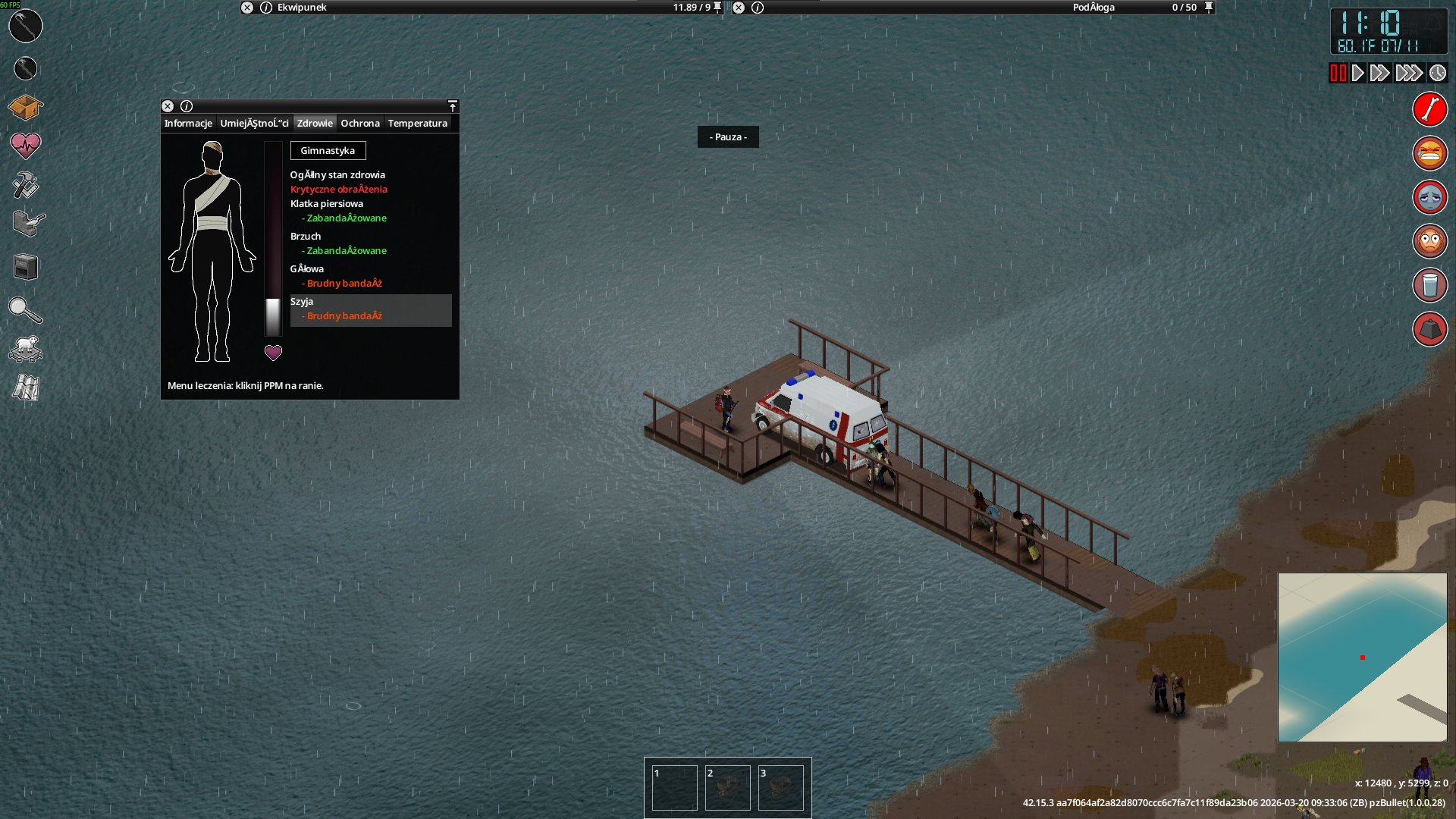The height and width of the screenshot is (819, 1456).
Task: Open the folded map icon
Action: pos(25,388)
